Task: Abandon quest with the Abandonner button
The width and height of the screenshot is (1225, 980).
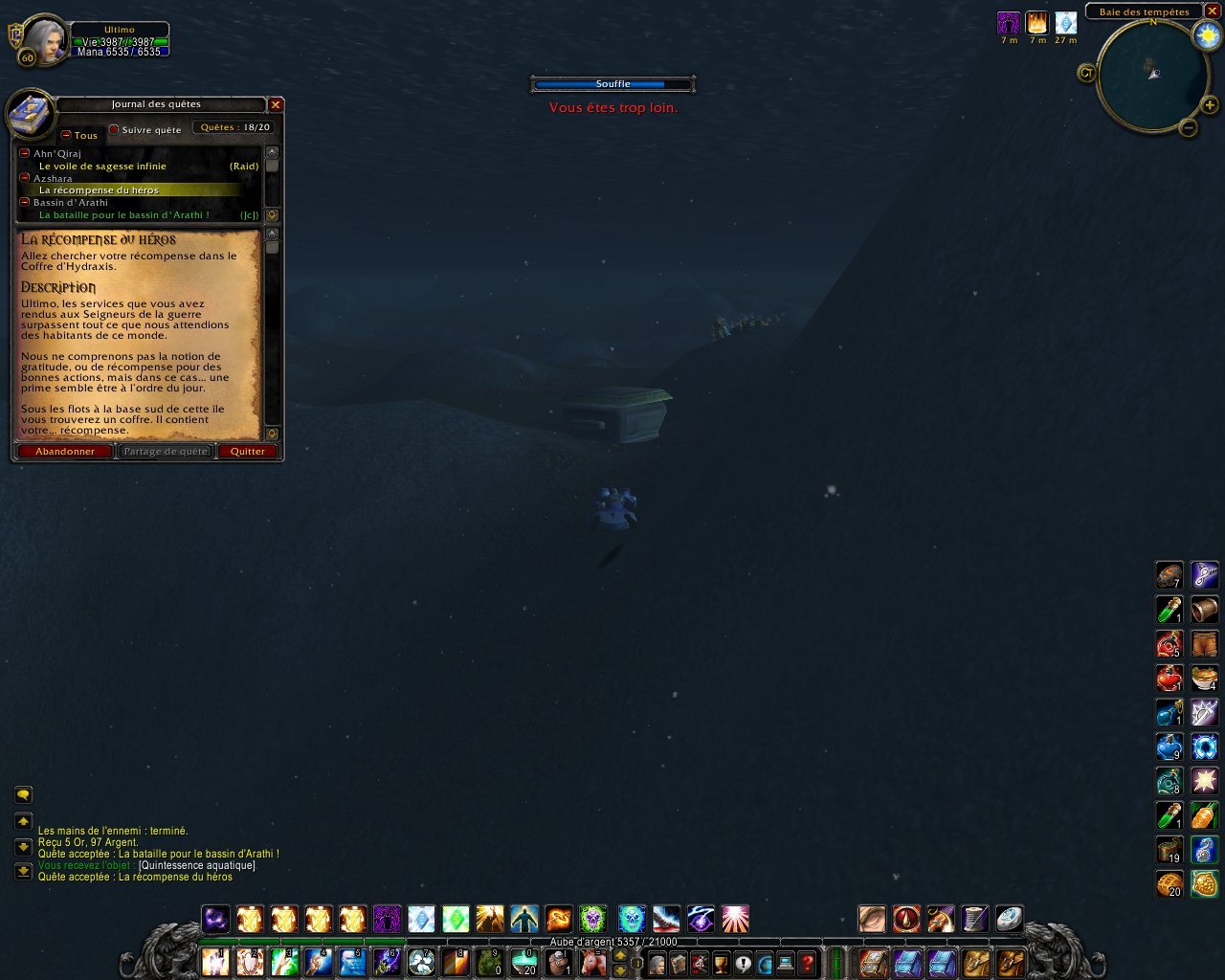Action: pyautogui.click(x=65, y=451)
